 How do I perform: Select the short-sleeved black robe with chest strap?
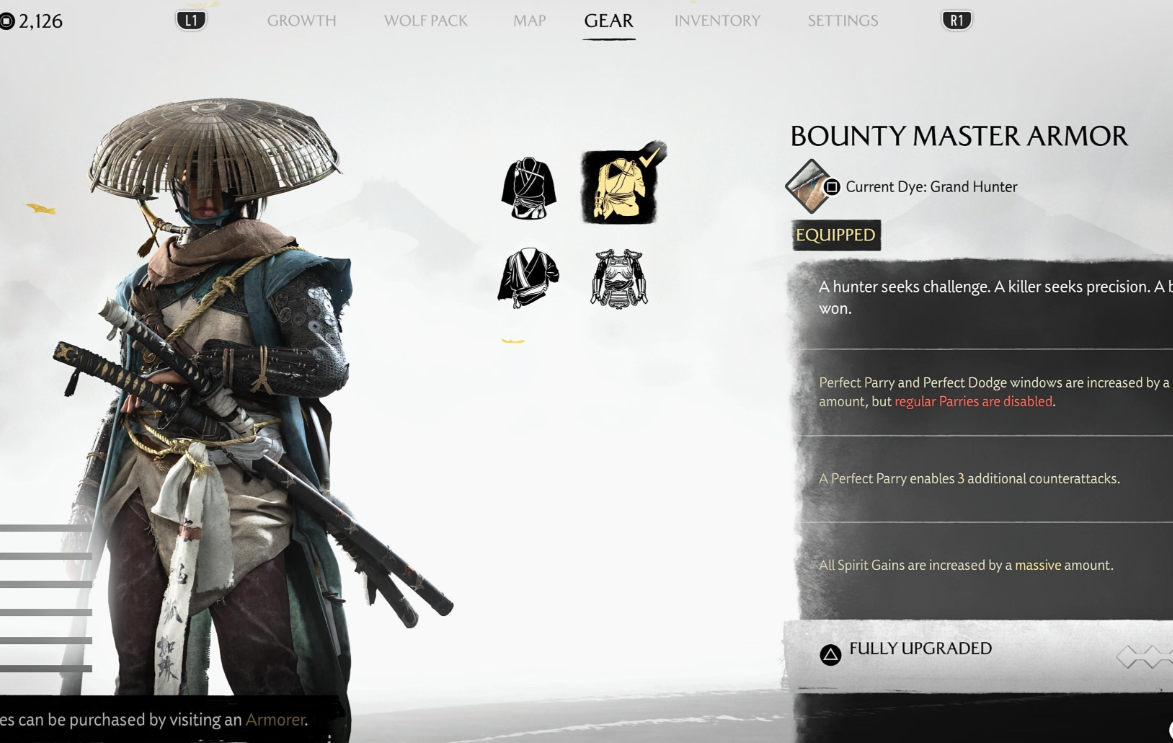529,188
